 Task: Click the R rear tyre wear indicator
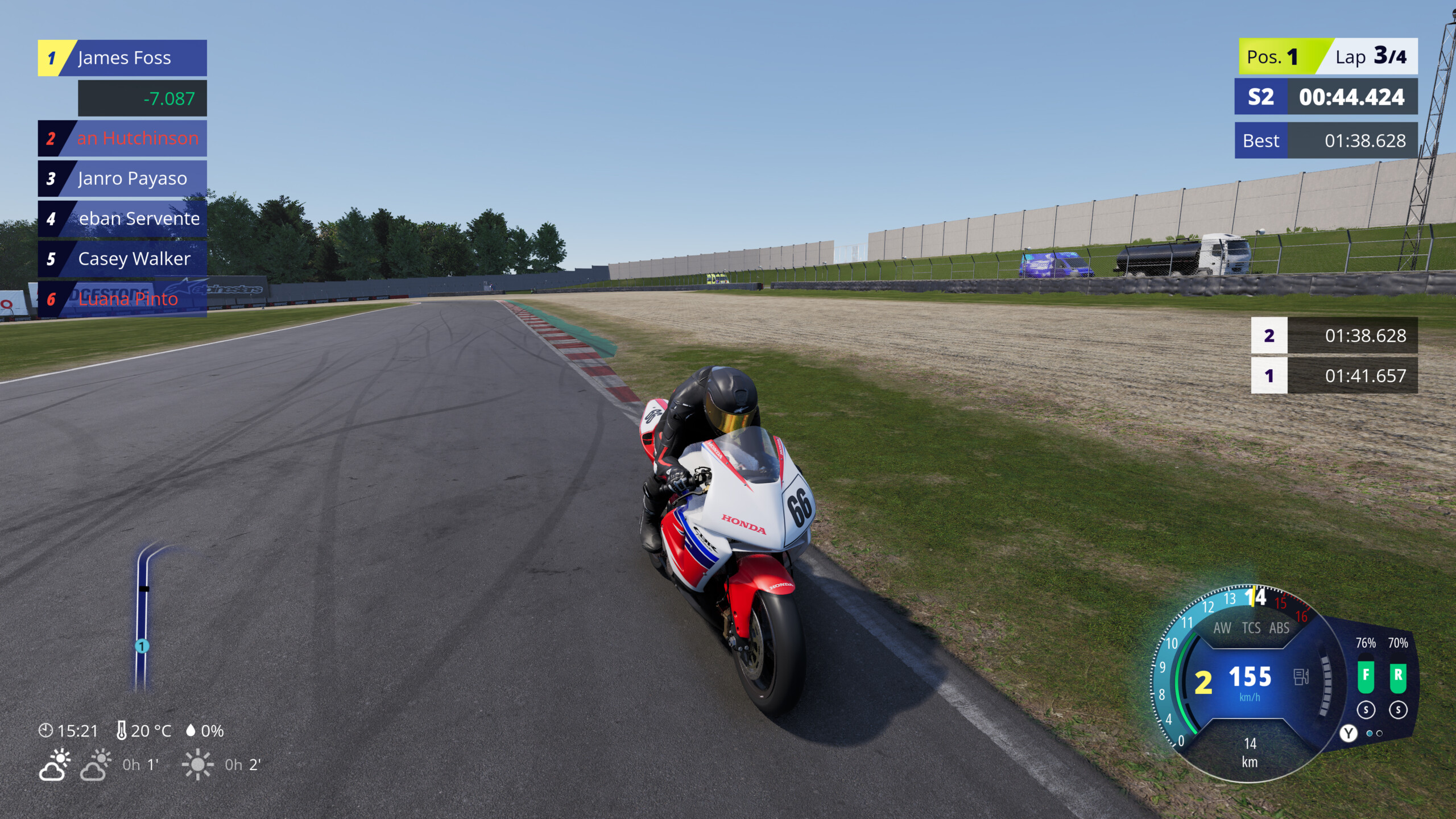pos(1399,677)
